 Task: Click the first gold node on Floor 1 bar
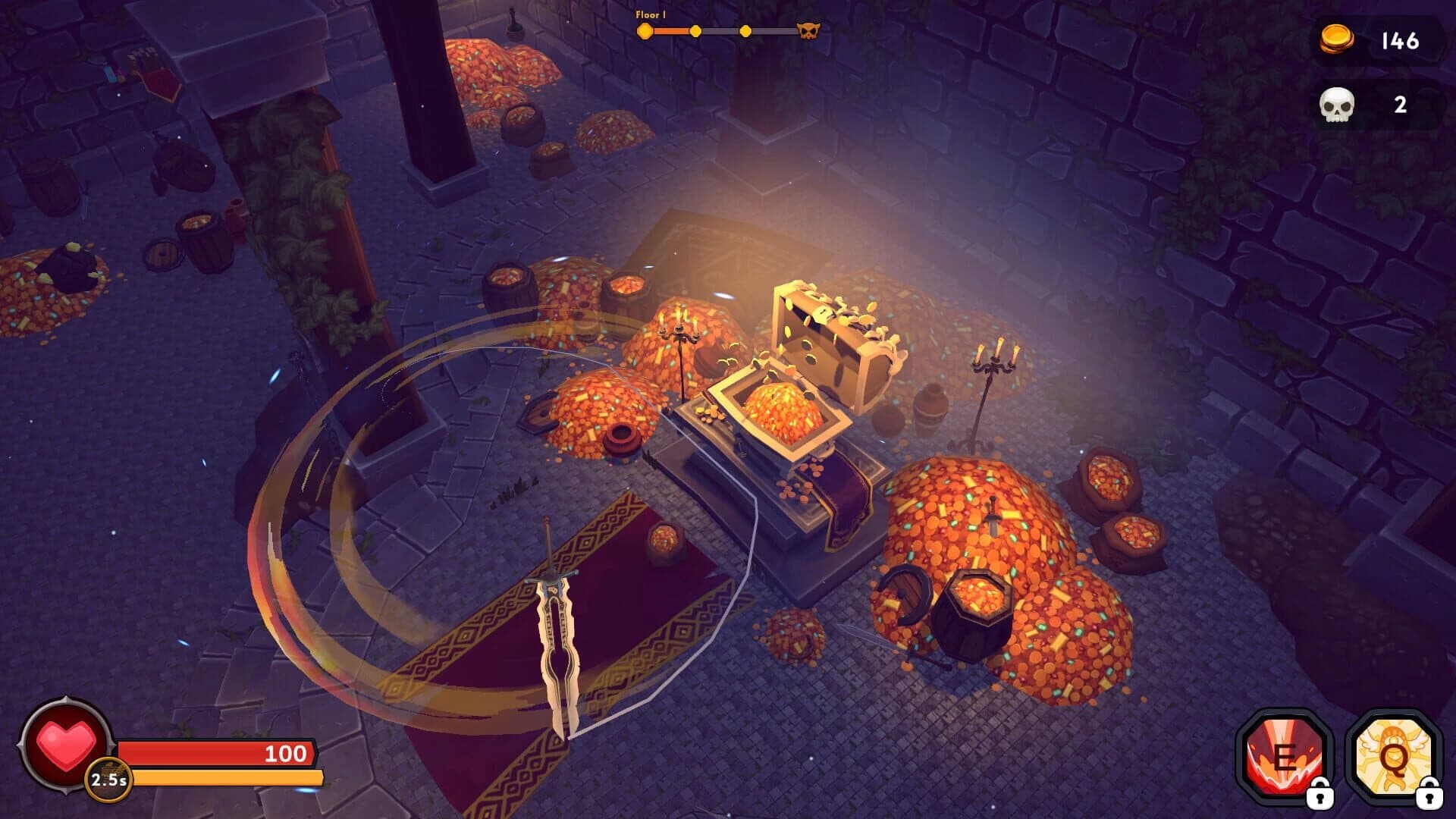tap(644, 32)
